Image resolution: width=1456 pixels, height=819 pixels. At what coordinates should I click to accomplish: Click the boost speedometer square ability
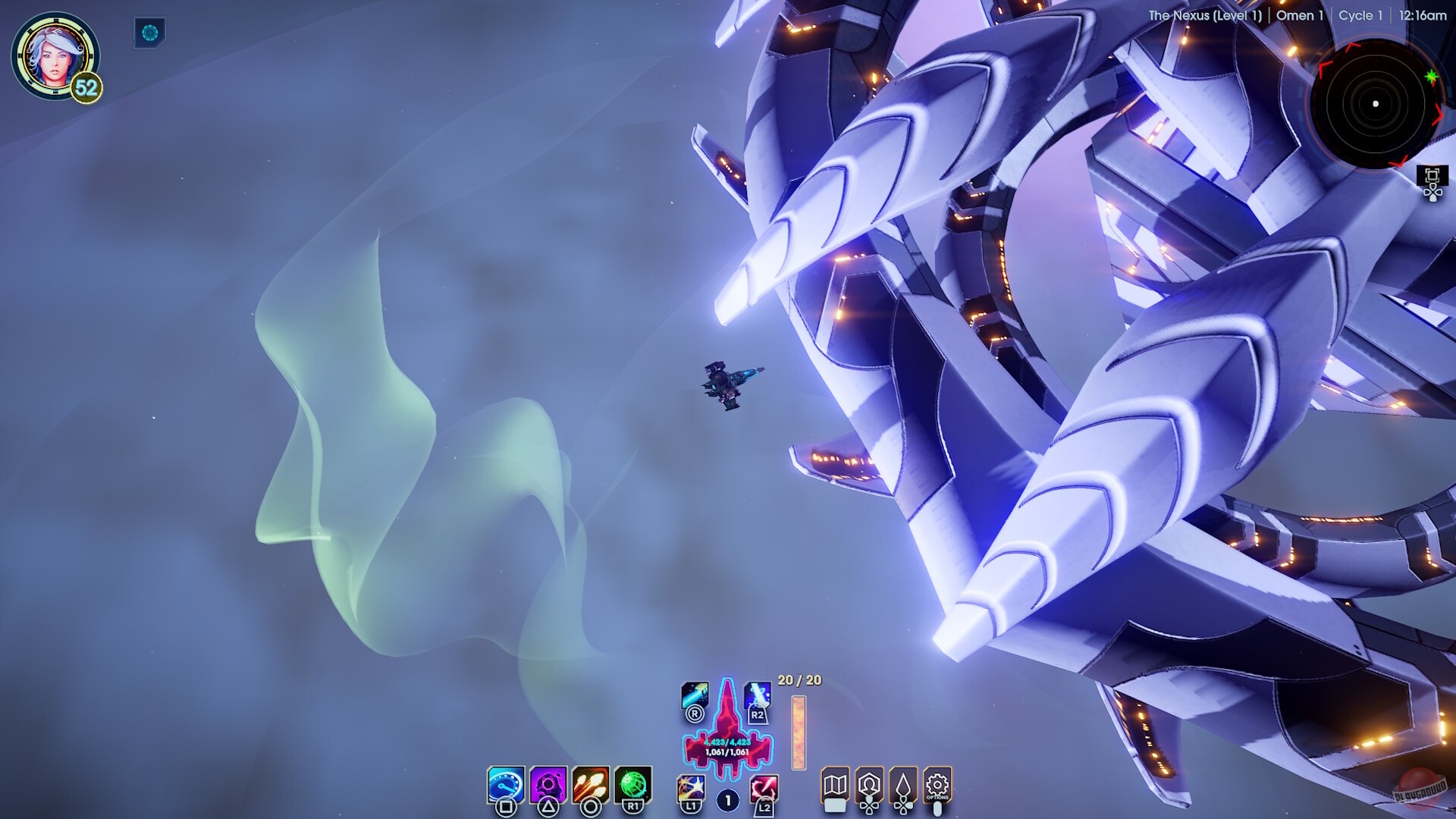[504, 785]
